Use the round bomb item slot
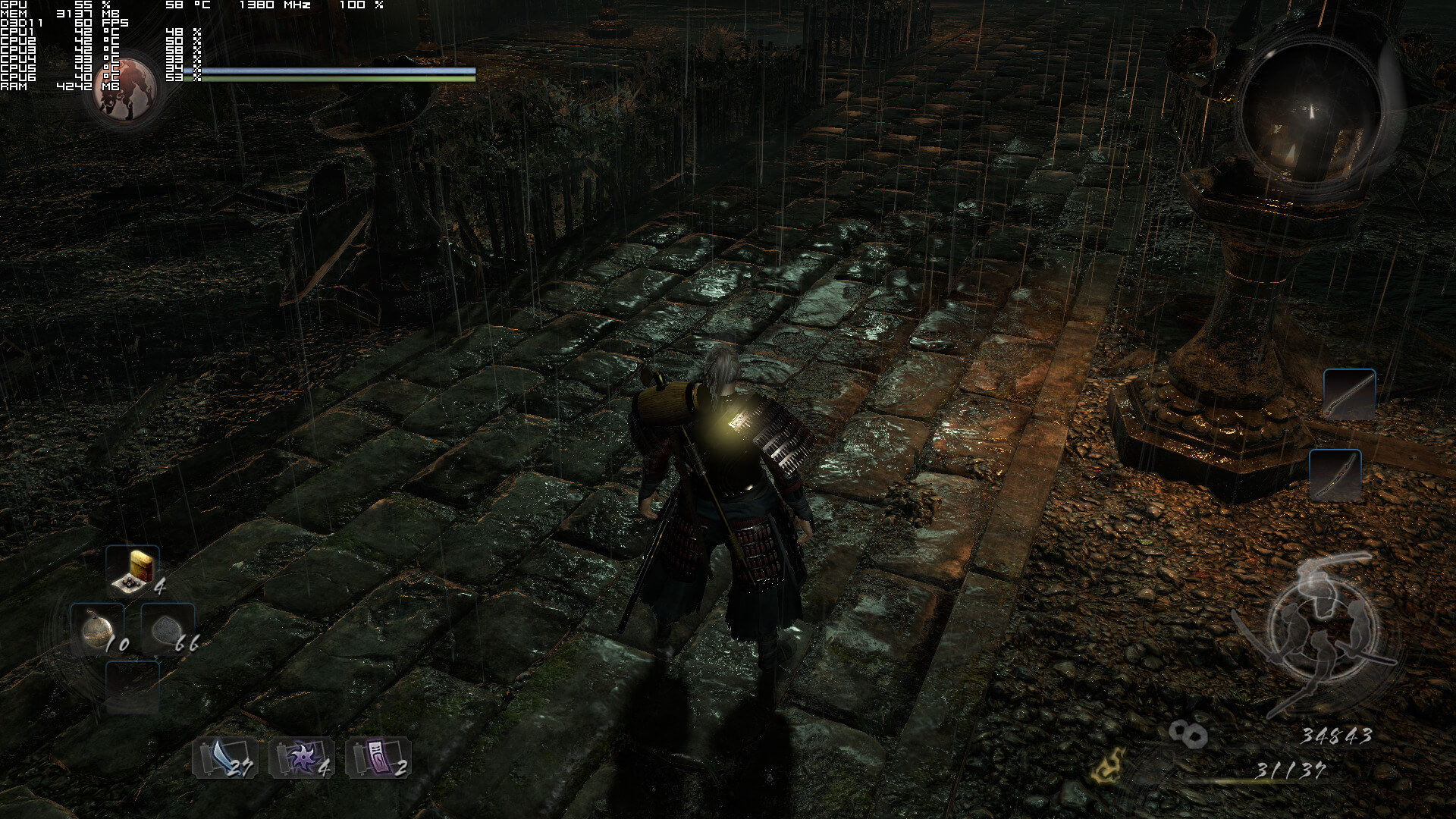1456x819 pixels. (98, 630)
